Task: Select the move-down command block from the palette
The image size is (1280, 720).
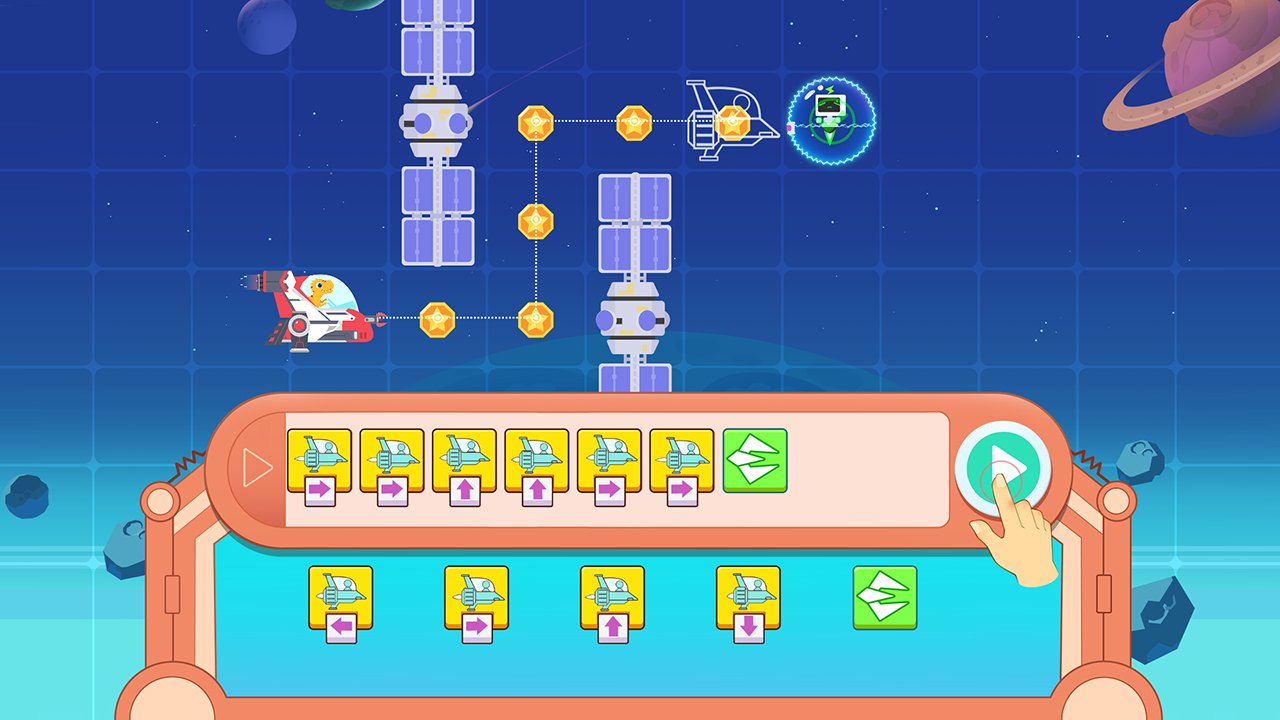Action: (748, 600)
